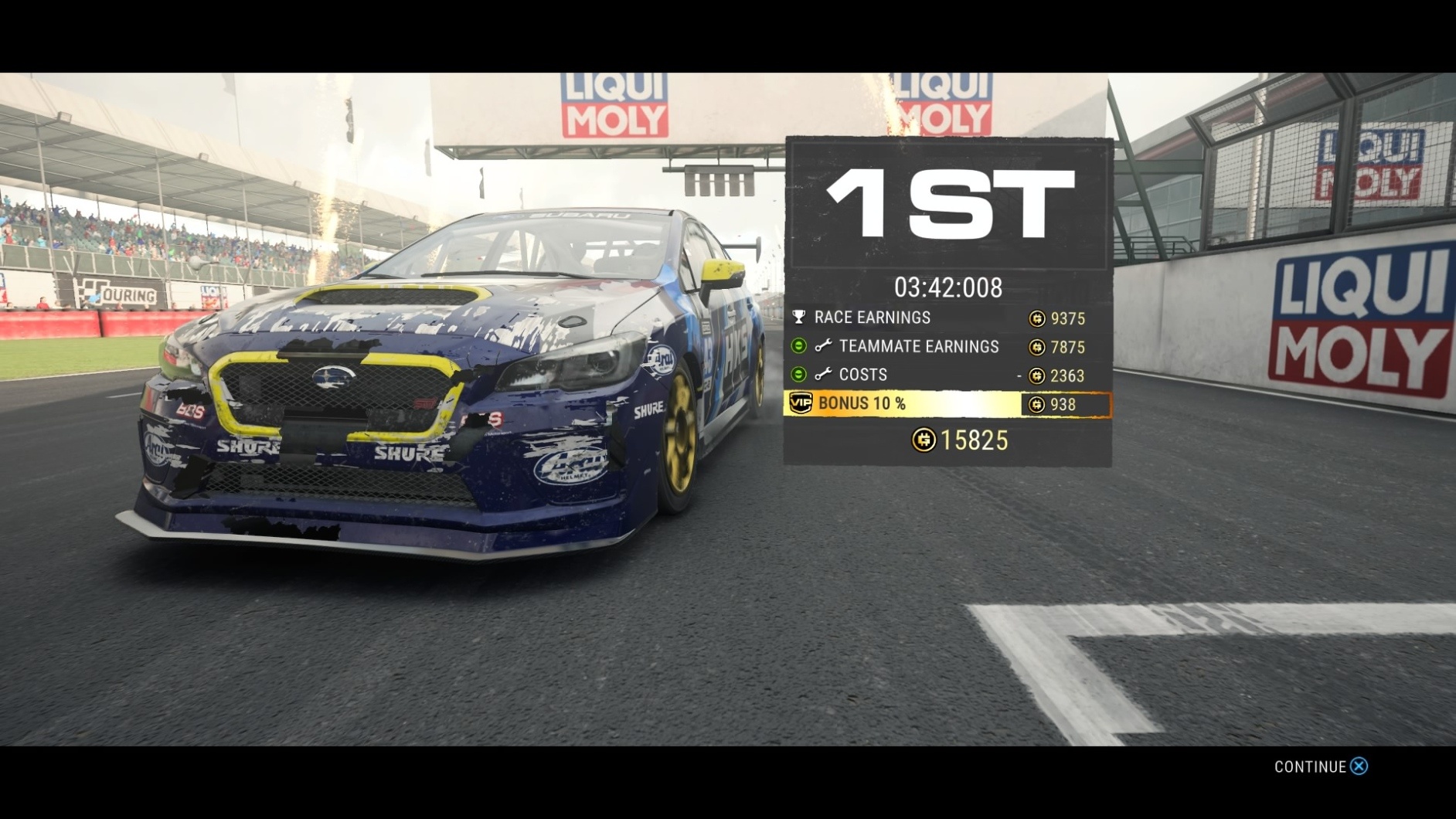Collapse the Costs breakdown row
Image resolution: width=1456 pixels, height=819 pixels.
tap(799, 375)
